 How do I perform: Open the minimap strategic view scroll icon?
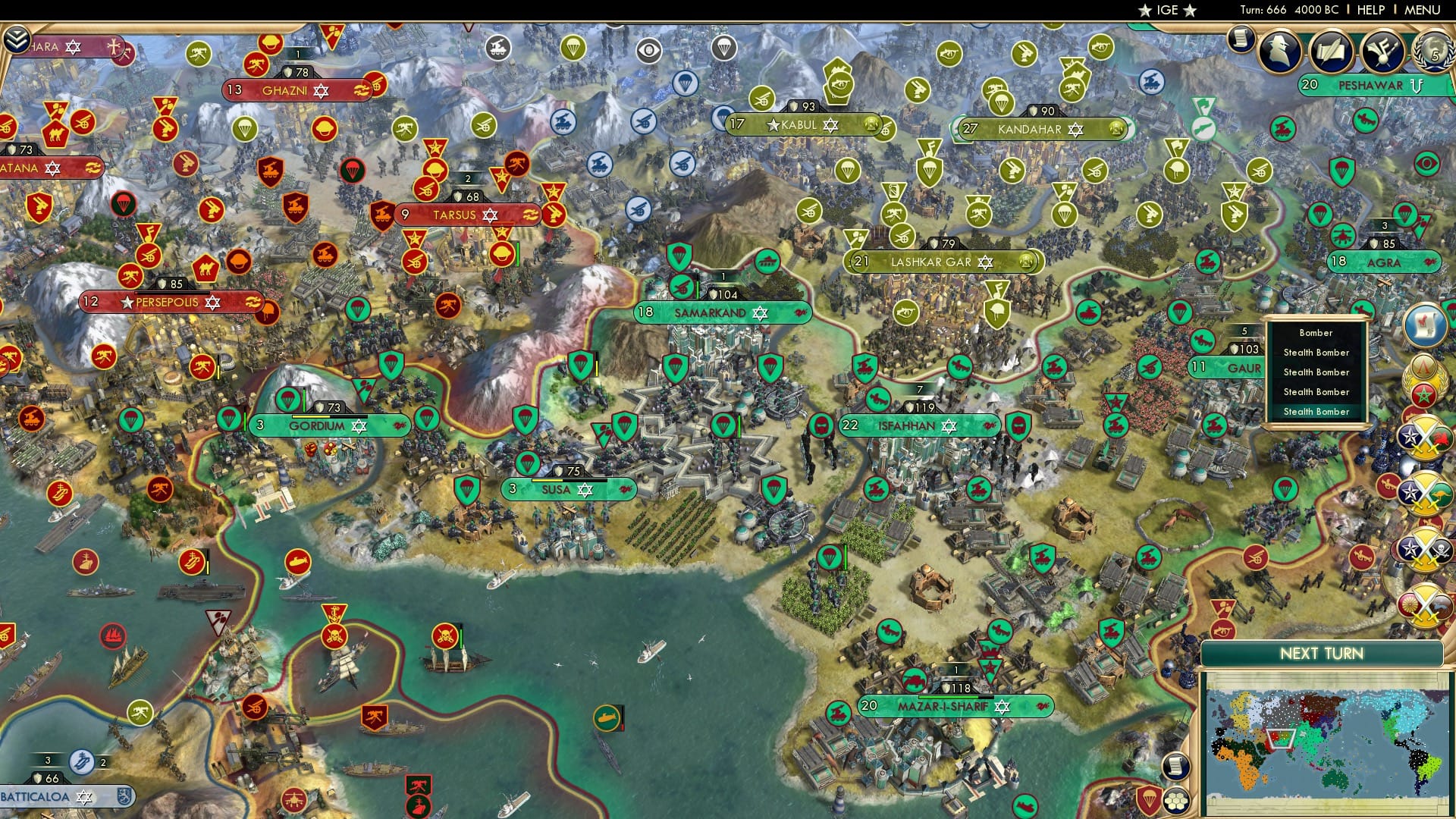point(1175,766)
